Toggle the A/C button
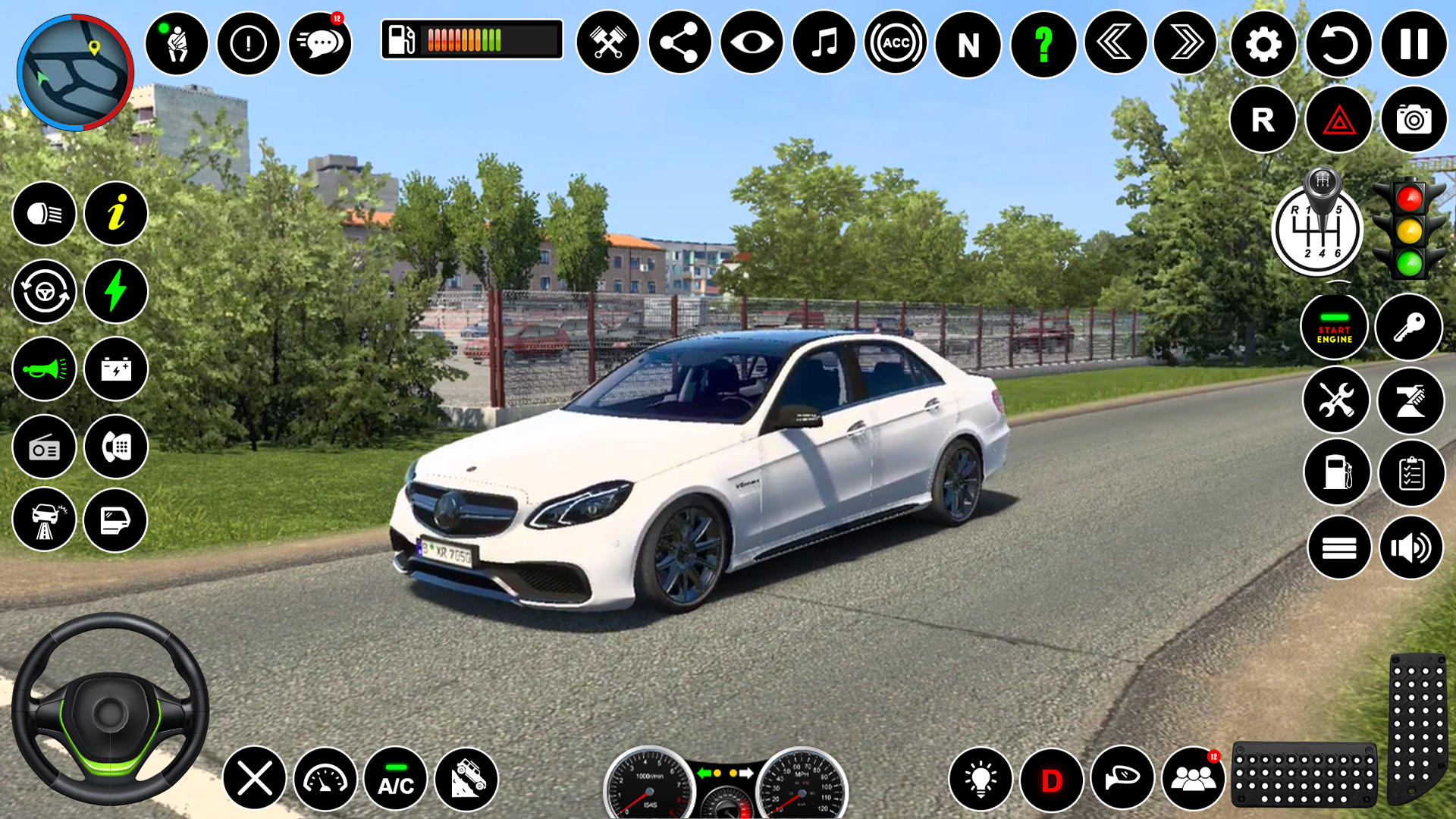 coord(396,779)
